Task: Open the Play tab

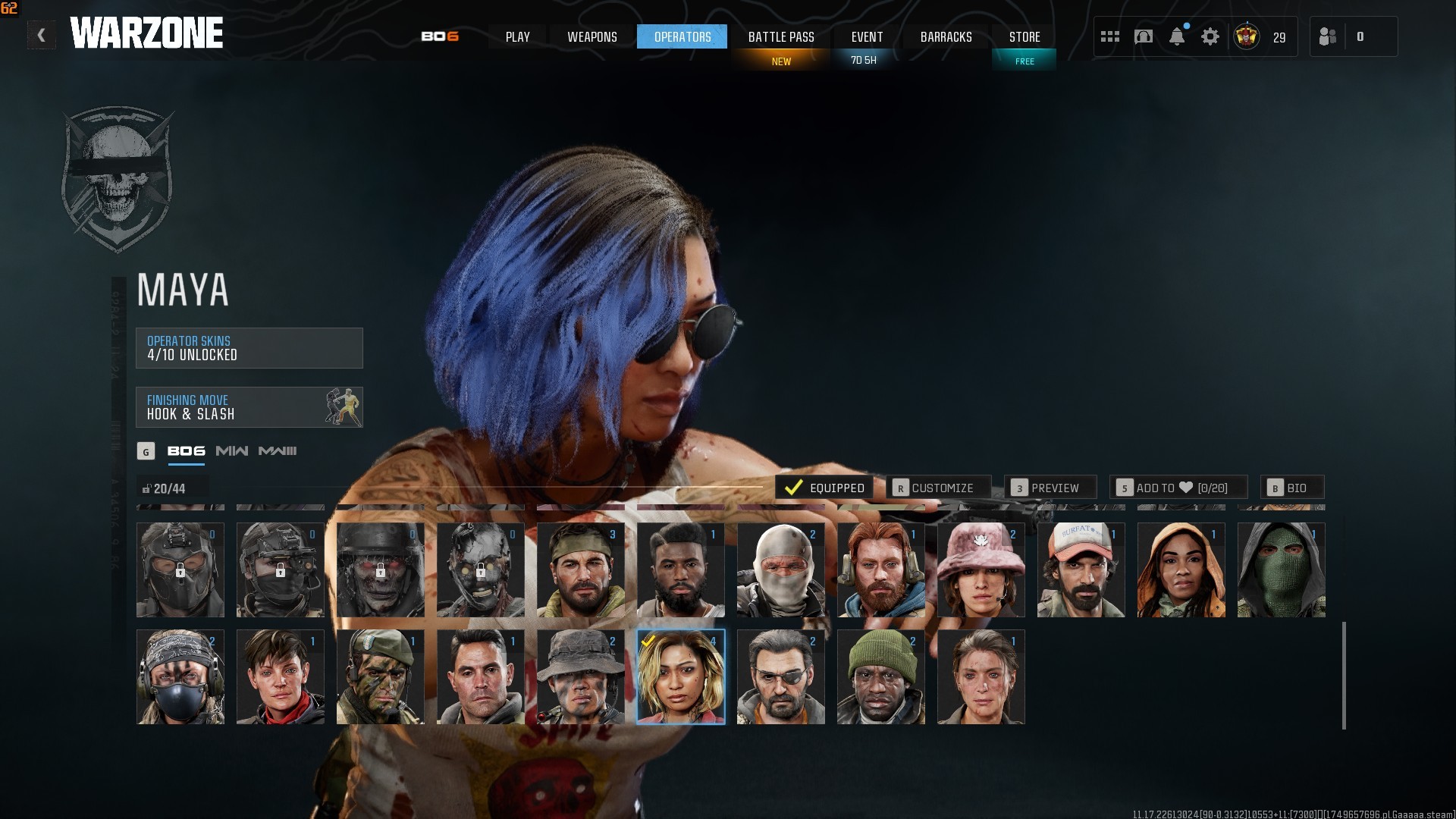Action: coord(517,36)
